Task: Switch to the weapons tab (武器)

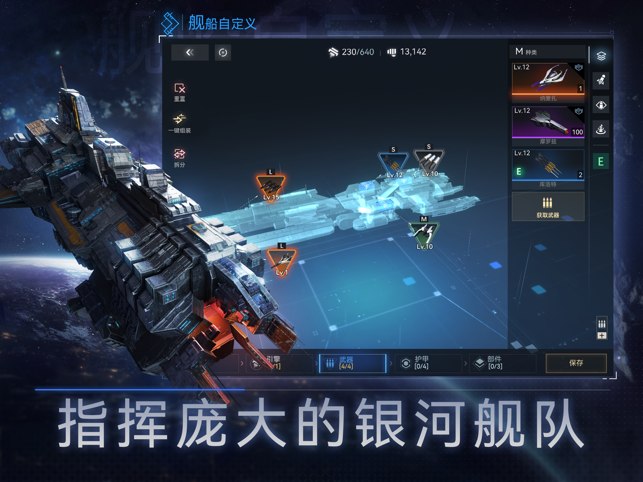Action: (351, 363)
